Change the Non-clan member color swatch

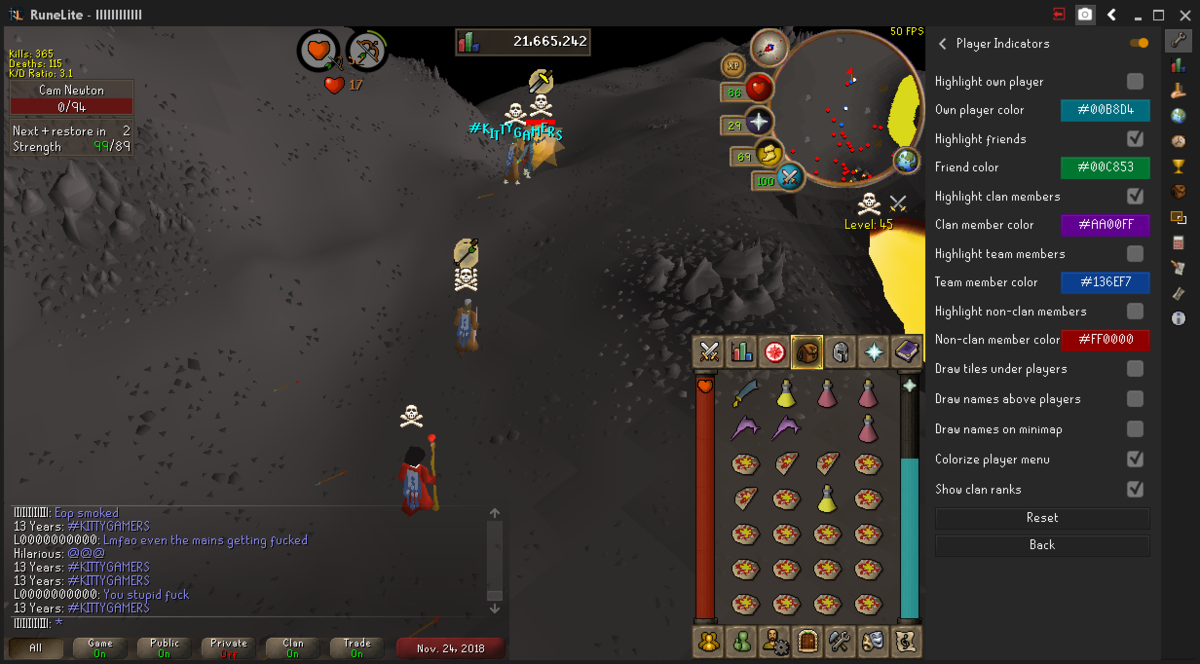click(1105, 340)
